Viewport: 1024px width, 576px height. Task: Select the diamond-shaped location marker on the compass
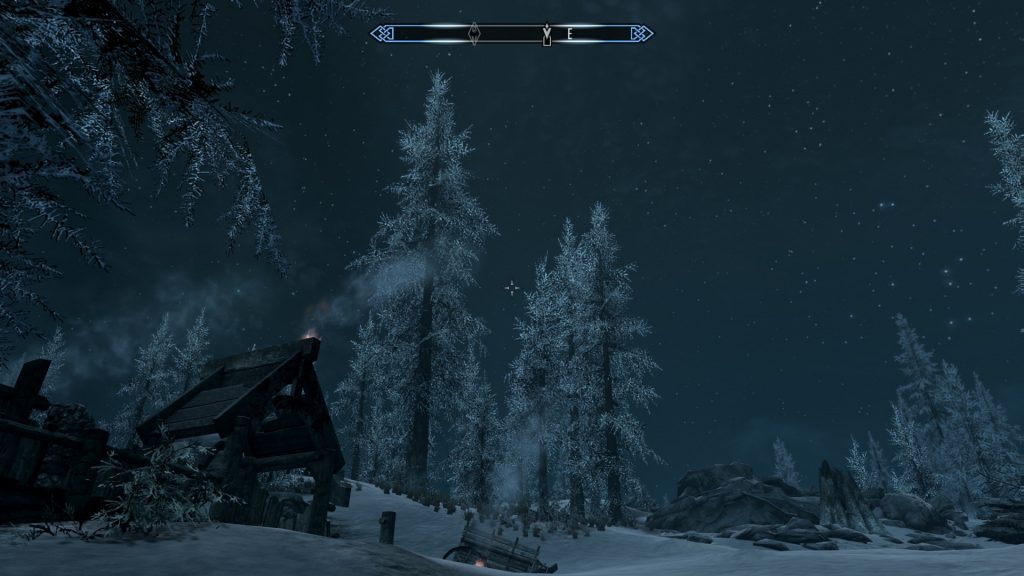pyautogui.click(x=474, y=34)
